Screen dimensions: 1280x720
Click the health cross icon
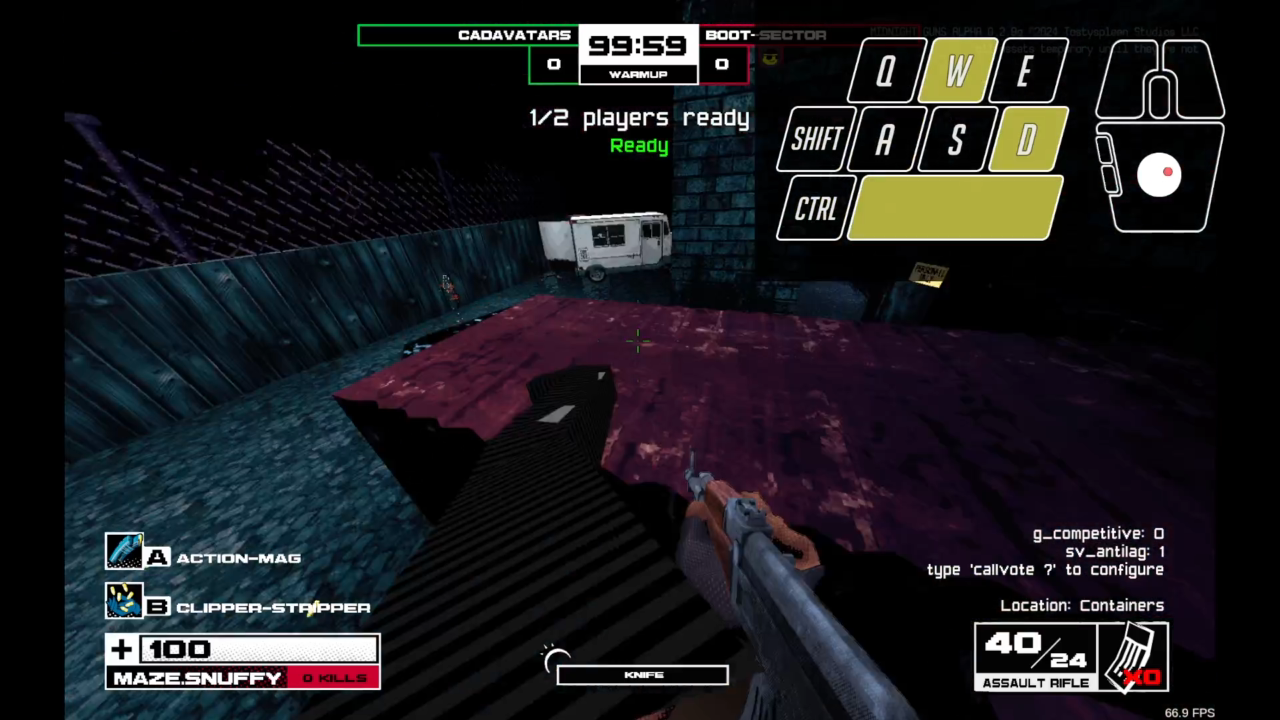click(120, 649)
